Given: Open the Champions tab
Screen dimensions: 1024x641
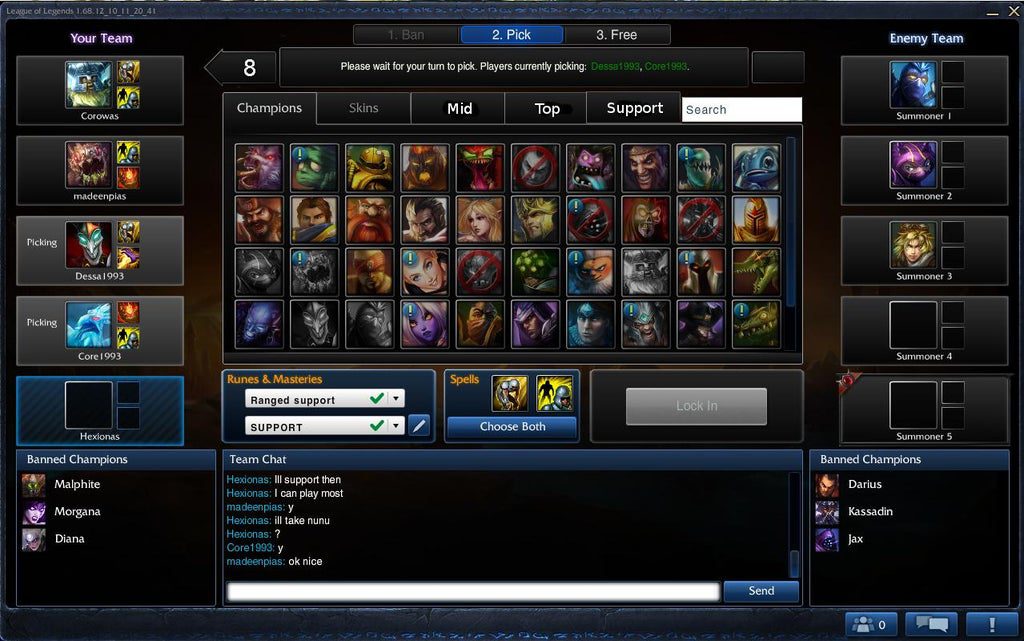Looking at the screenshot, I should [x=269, y=108].
